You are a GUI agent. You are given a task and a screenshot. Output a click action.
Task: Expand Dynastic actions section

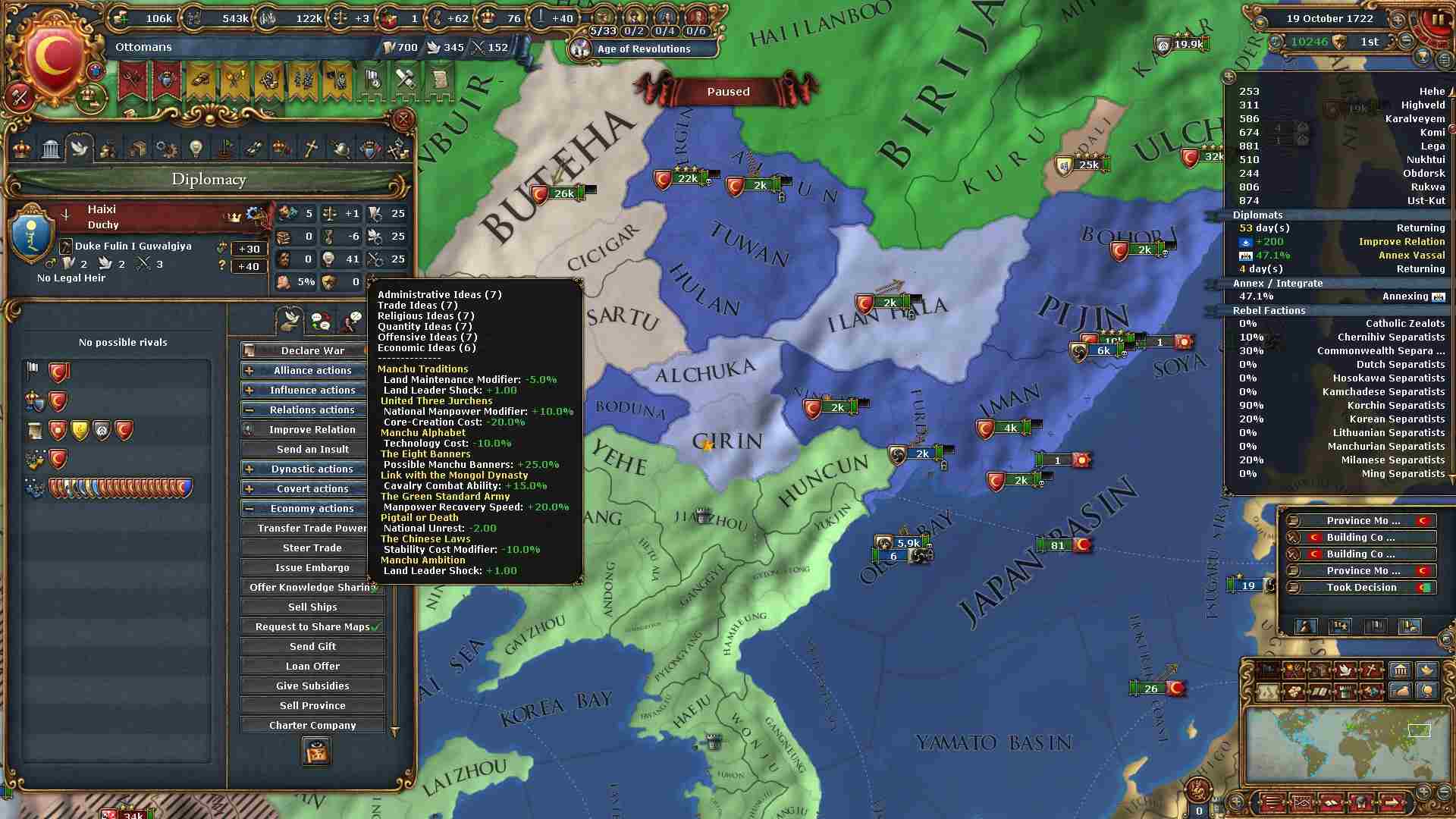pyautogui.click(x=312, y=469)
